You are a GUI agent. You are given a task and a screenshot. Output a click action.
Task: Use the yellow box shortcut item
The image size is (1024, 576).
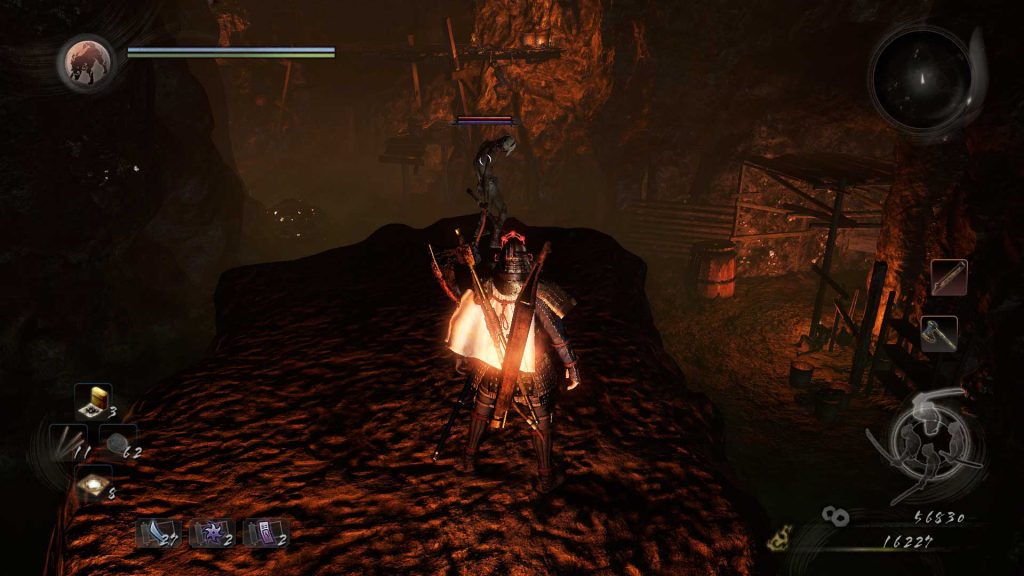click(x=93, y=402)
